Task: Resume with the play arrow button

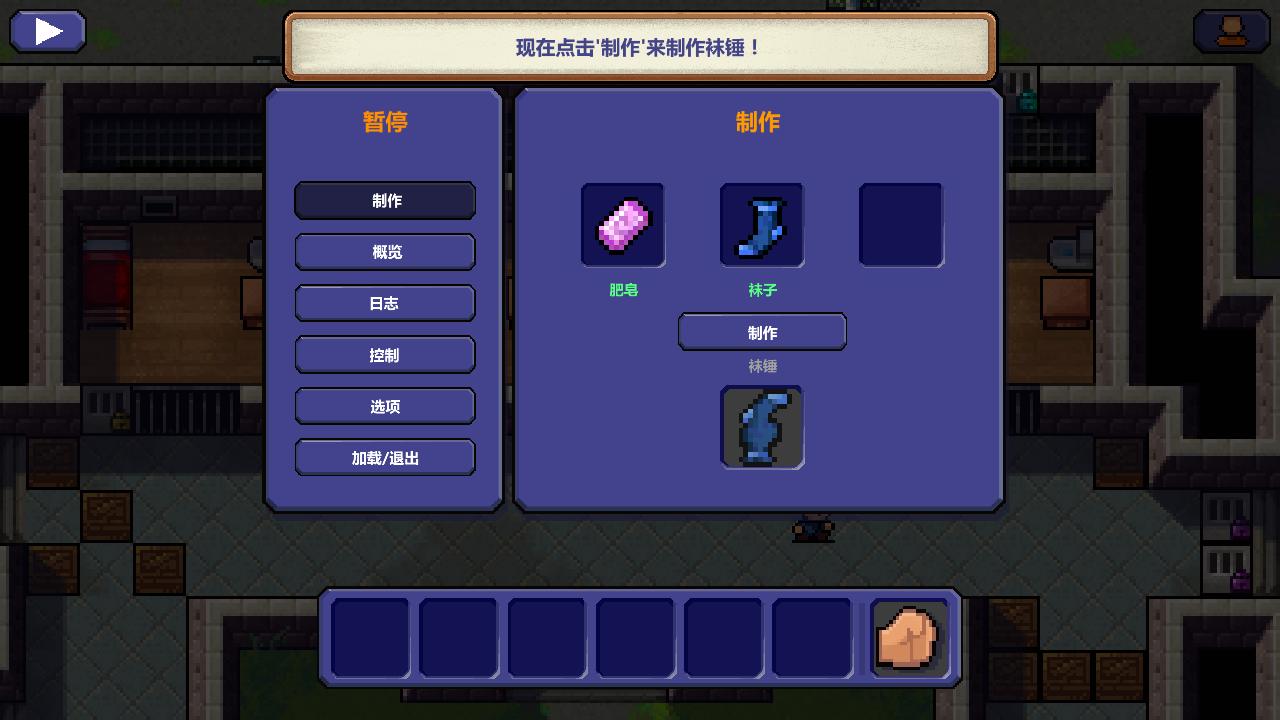Action: click(x=48, y=32)
